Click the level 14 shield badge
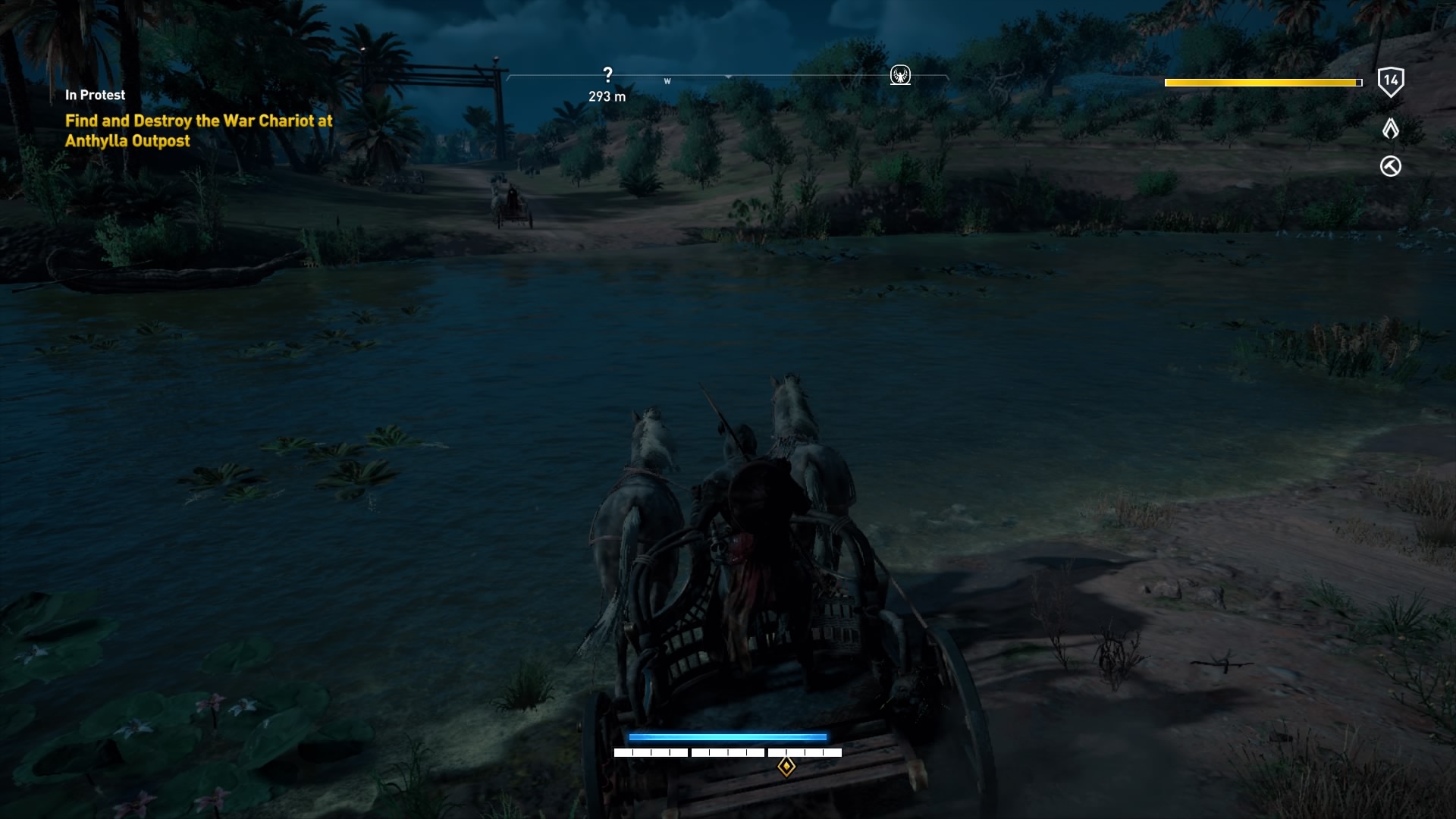This screenshot has height=819, width=1456. 1390,81
